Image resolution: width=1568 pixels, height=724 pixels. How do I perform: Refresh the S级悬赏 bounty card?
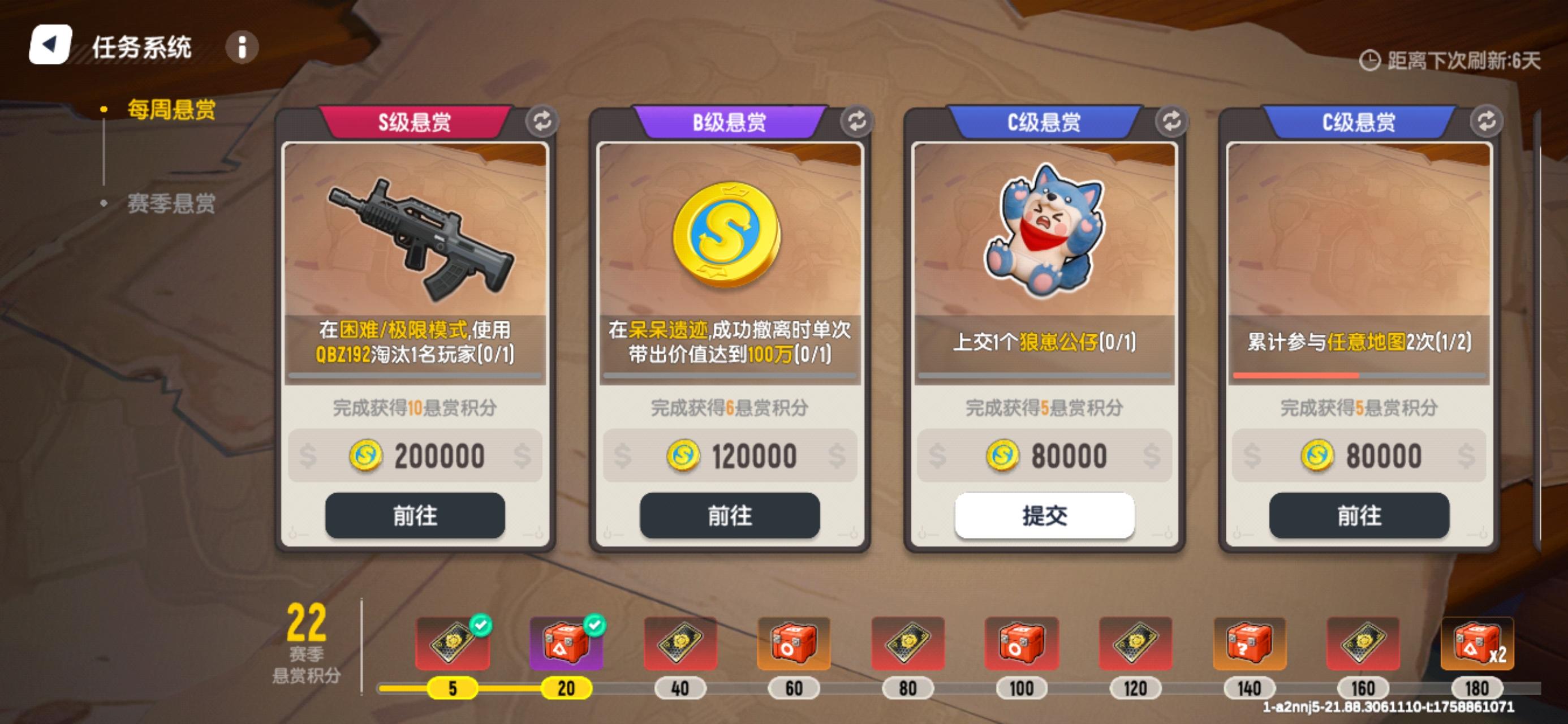542,121
